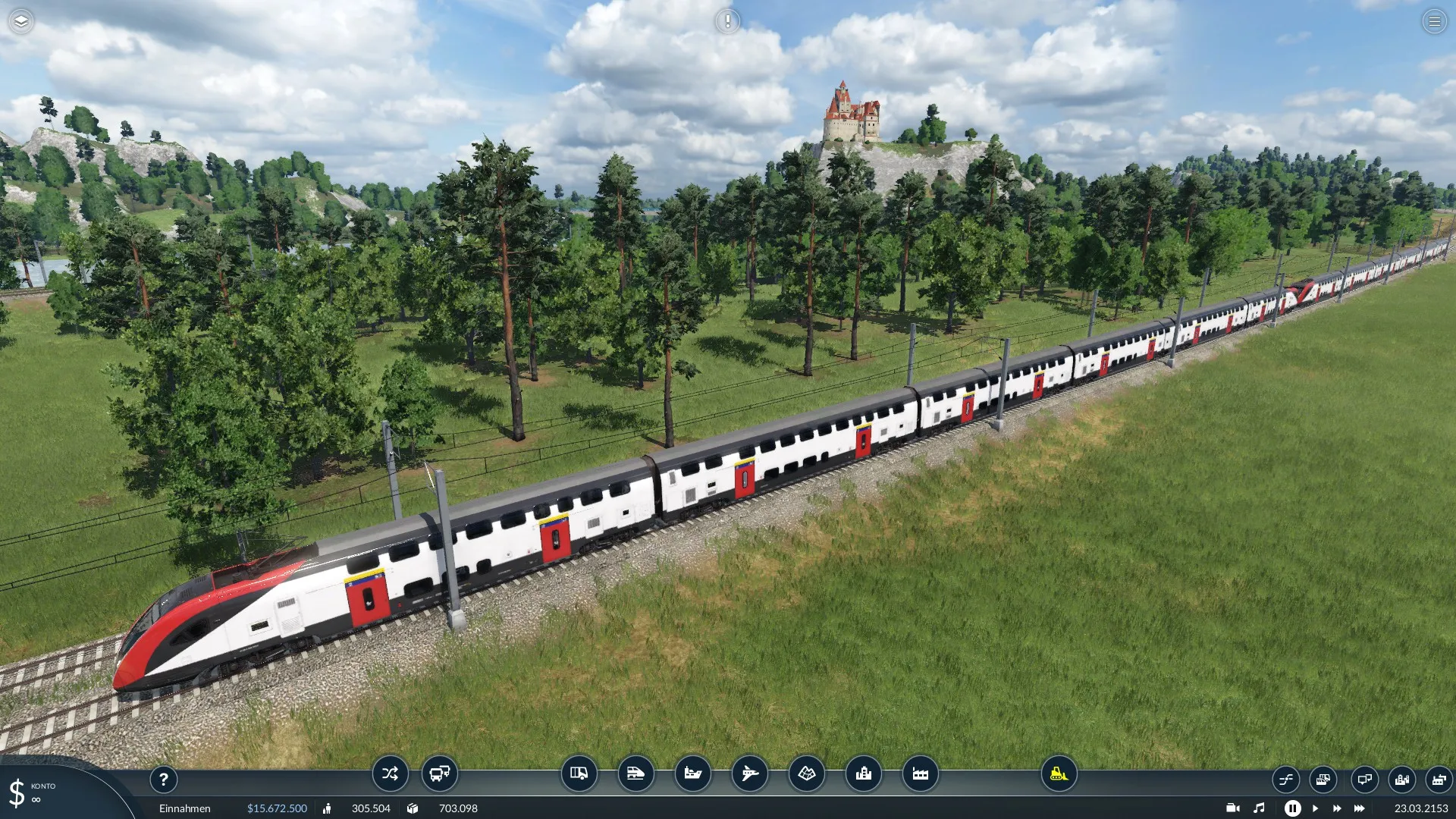The image size is (1456, 819).
Task: Show the exclamation mark notifications
Action: 727,21
